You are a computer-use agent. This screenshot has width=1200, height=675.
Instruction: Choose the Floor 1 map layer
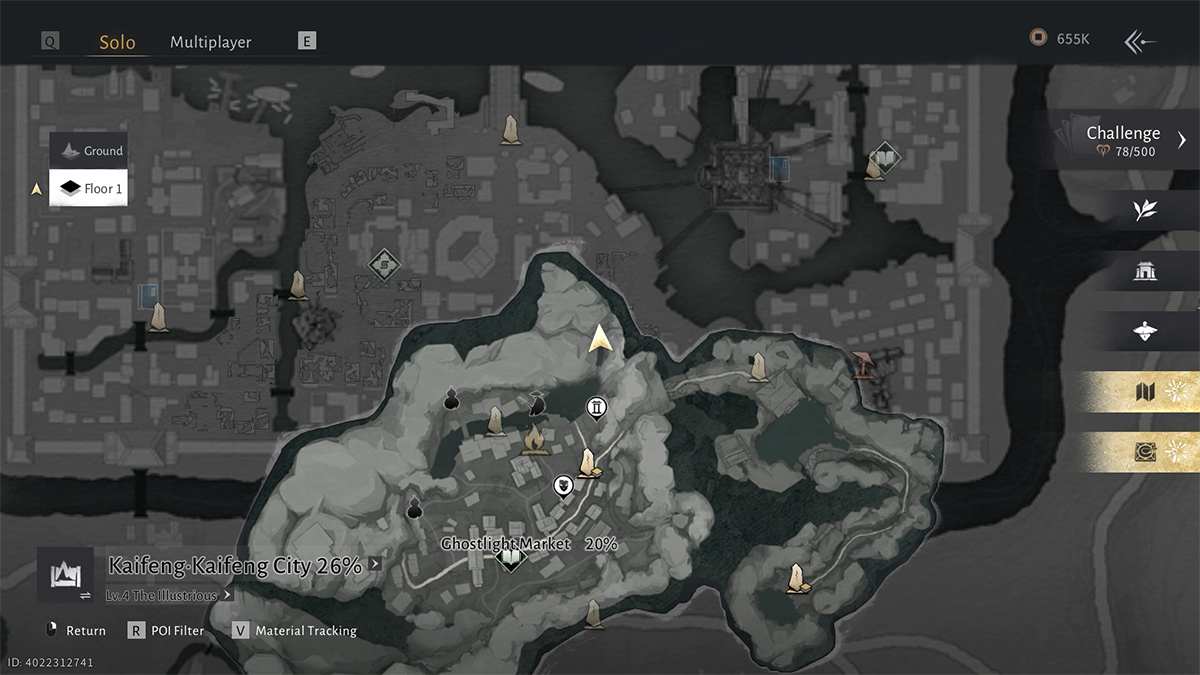click(89, 188)
